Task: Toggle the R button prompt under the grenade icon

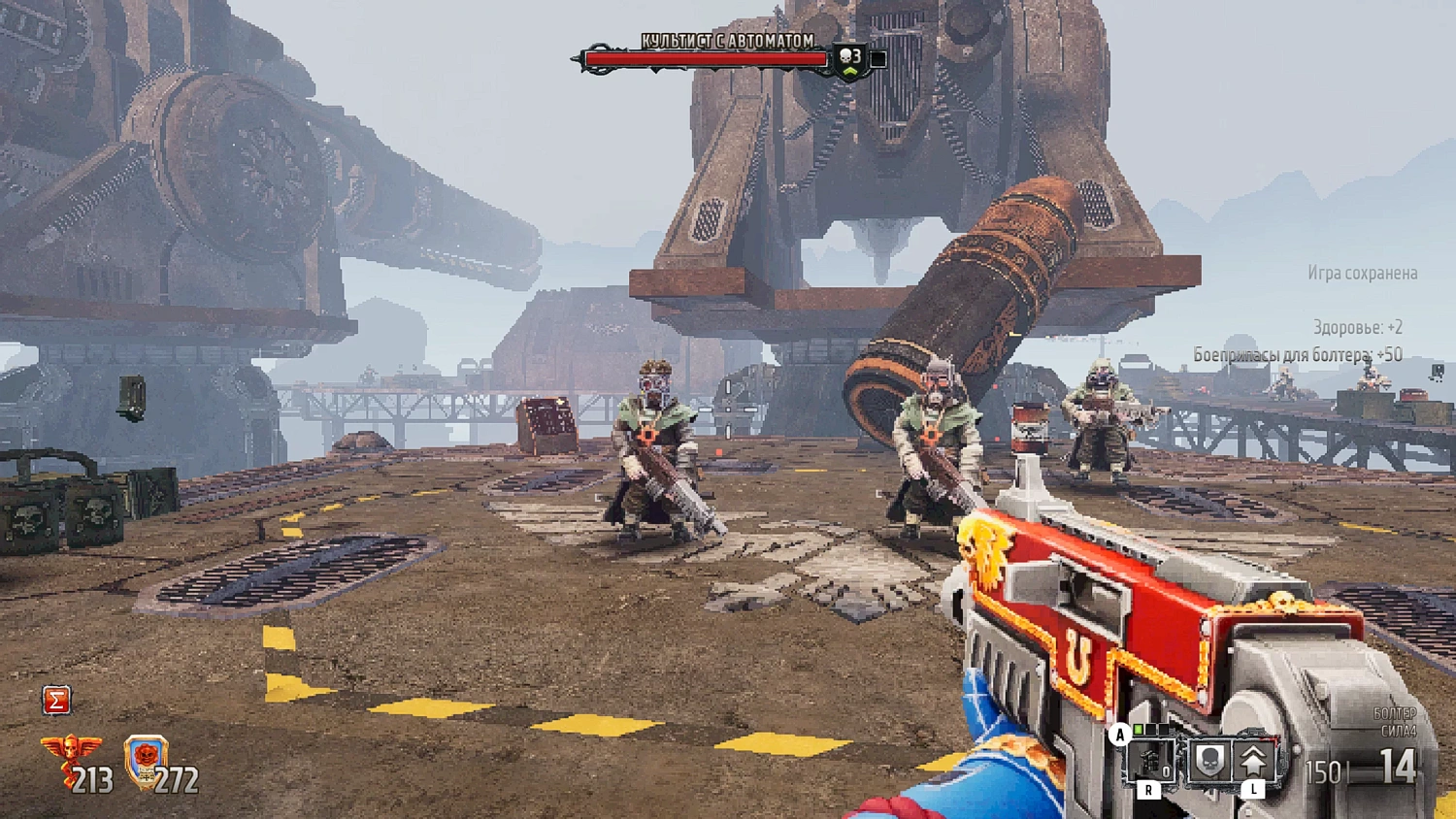Action: pyautogui.click(x=1148, y=789)
